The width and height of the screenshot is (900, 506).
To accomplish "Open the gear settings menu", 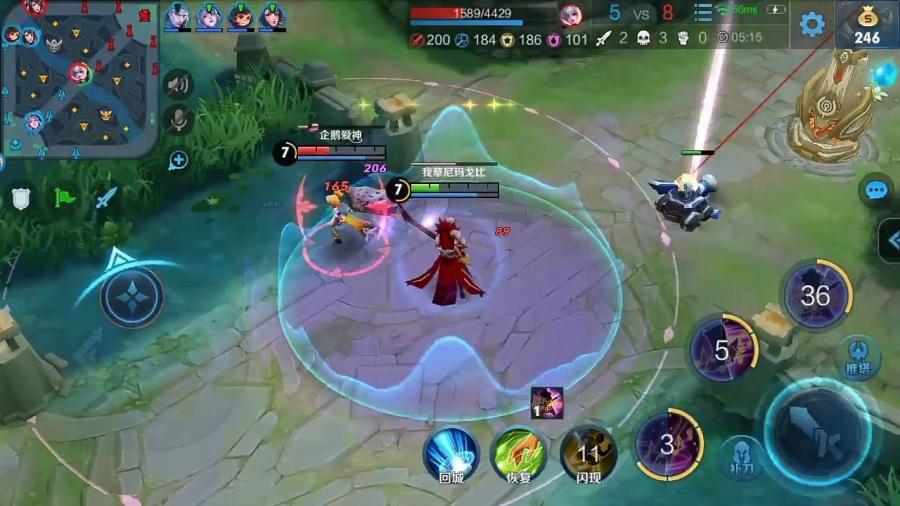I will click(x=812, y=24).
